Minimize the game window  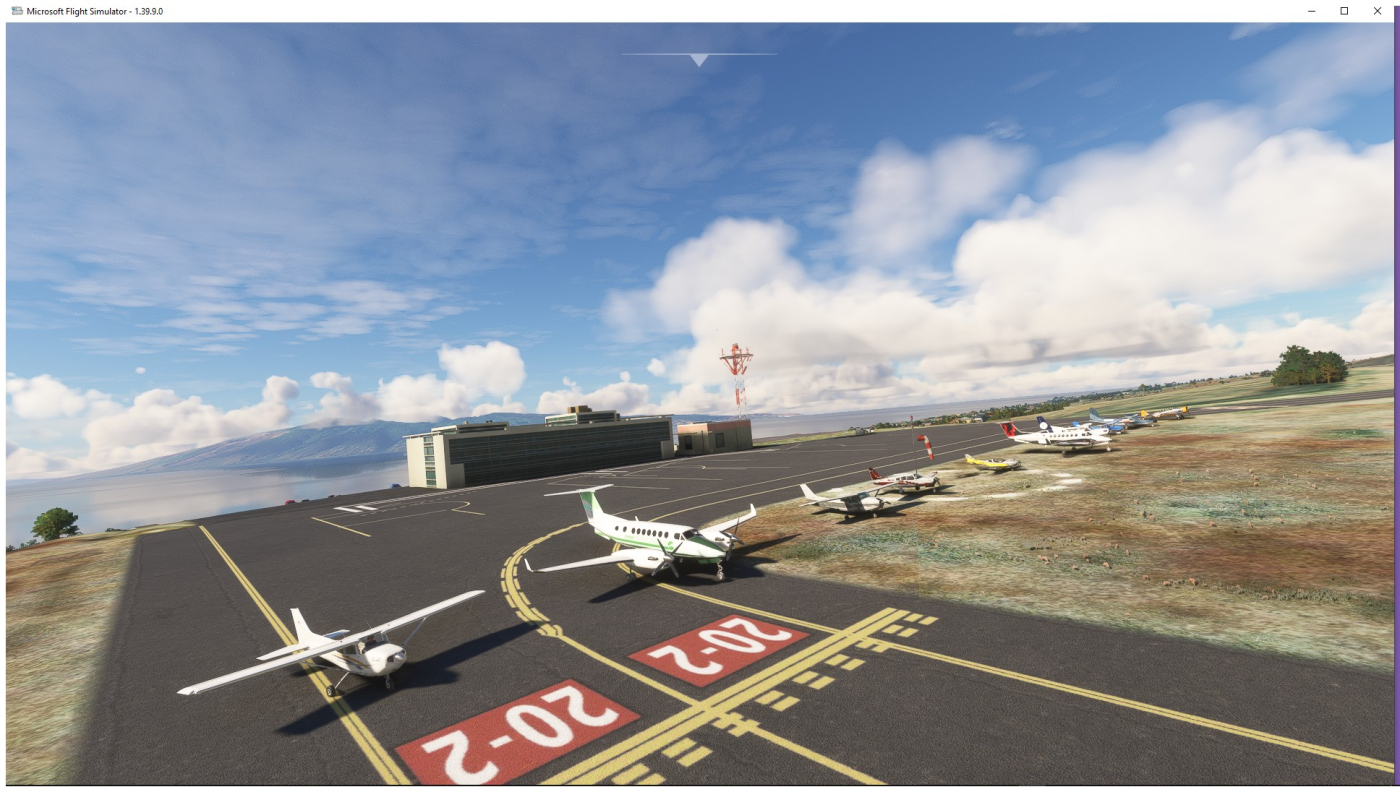[1311, 11]
